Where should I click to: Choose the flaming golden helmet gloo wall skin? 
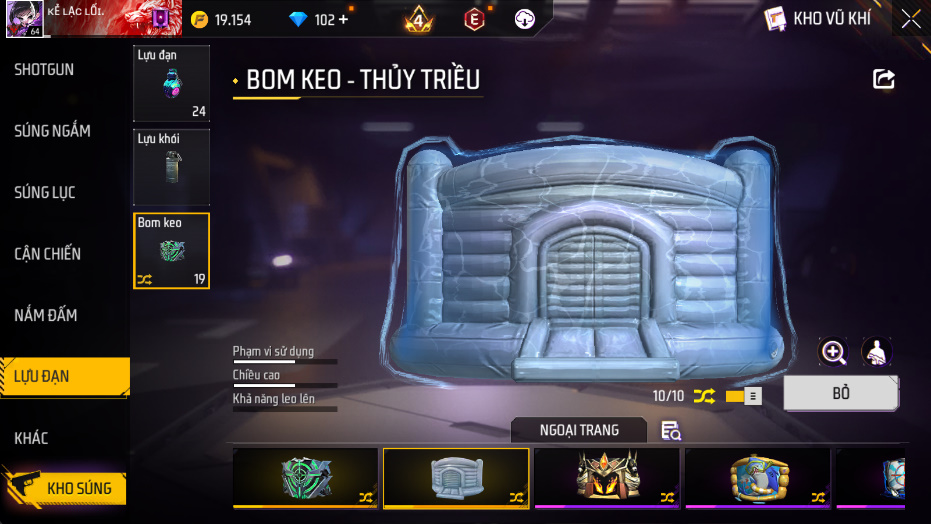pos(607,477)
